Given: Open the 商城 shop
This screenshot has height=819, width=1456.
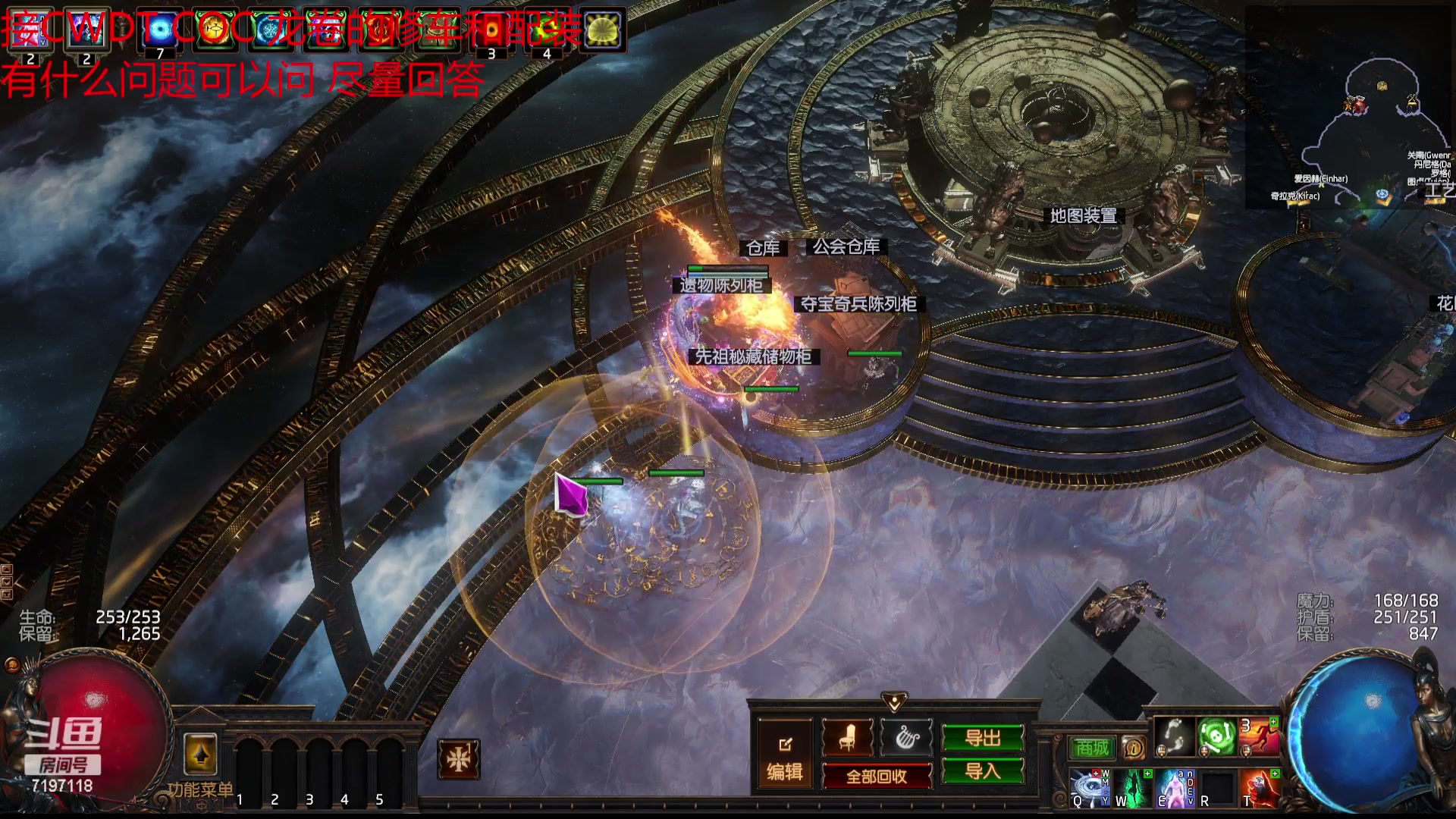Looking at the screenshot, I should click(1092, 748).
